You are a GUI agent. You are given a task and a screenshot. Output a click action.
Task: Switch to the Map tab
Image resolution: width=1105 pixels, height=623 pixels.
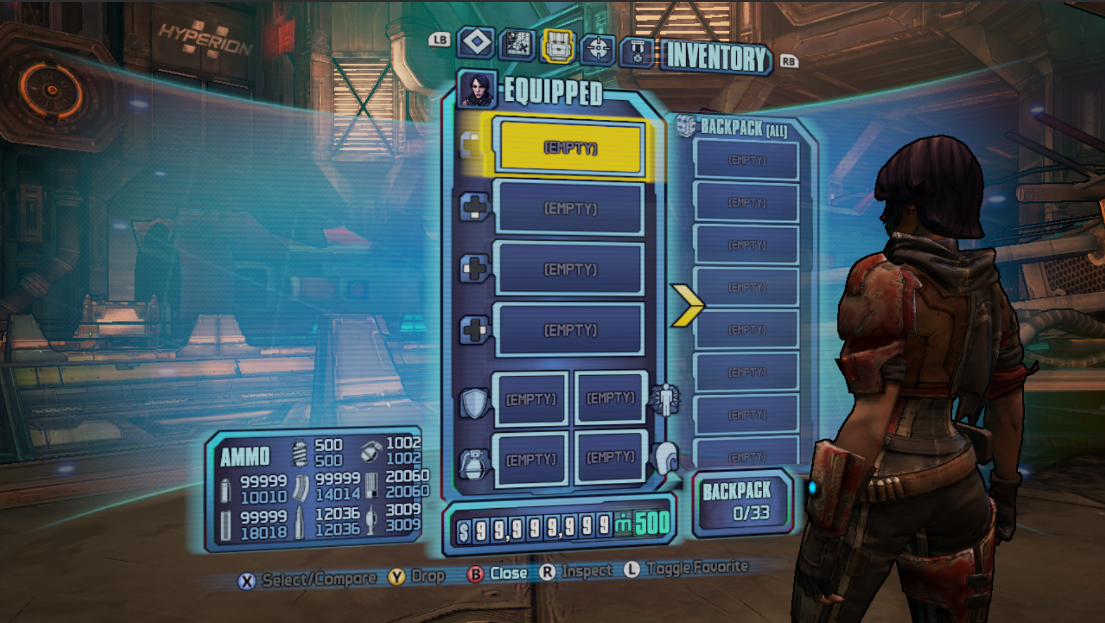516,45
